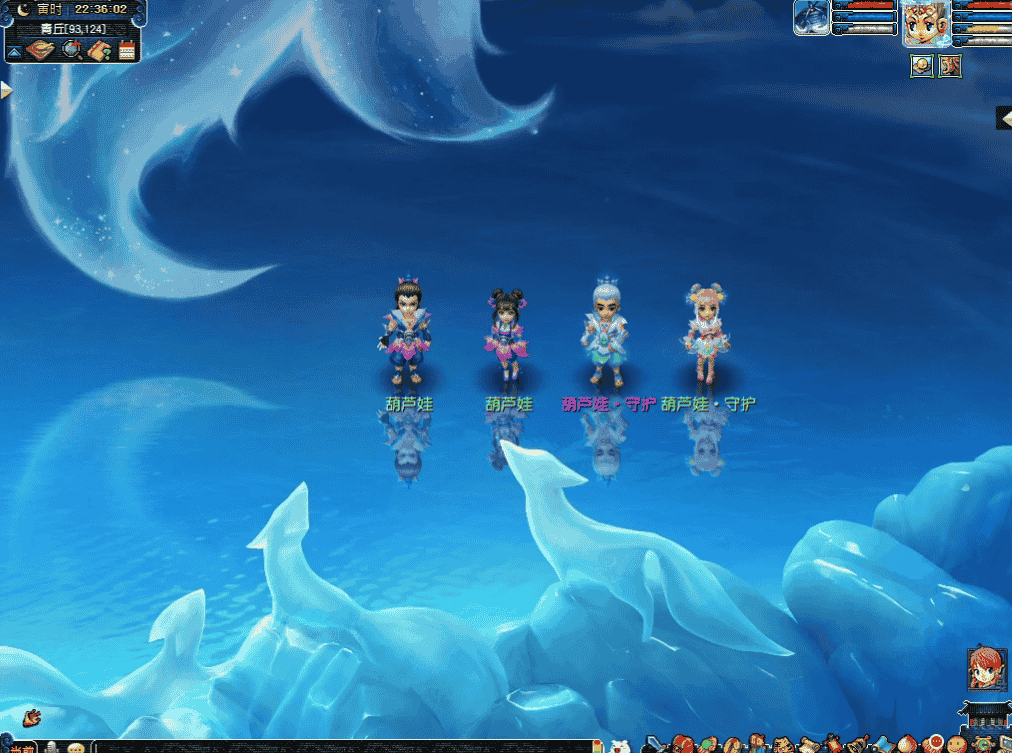1012x753 pixels.
Task: Open the chat emoticon smiley button
Action: 75,747
